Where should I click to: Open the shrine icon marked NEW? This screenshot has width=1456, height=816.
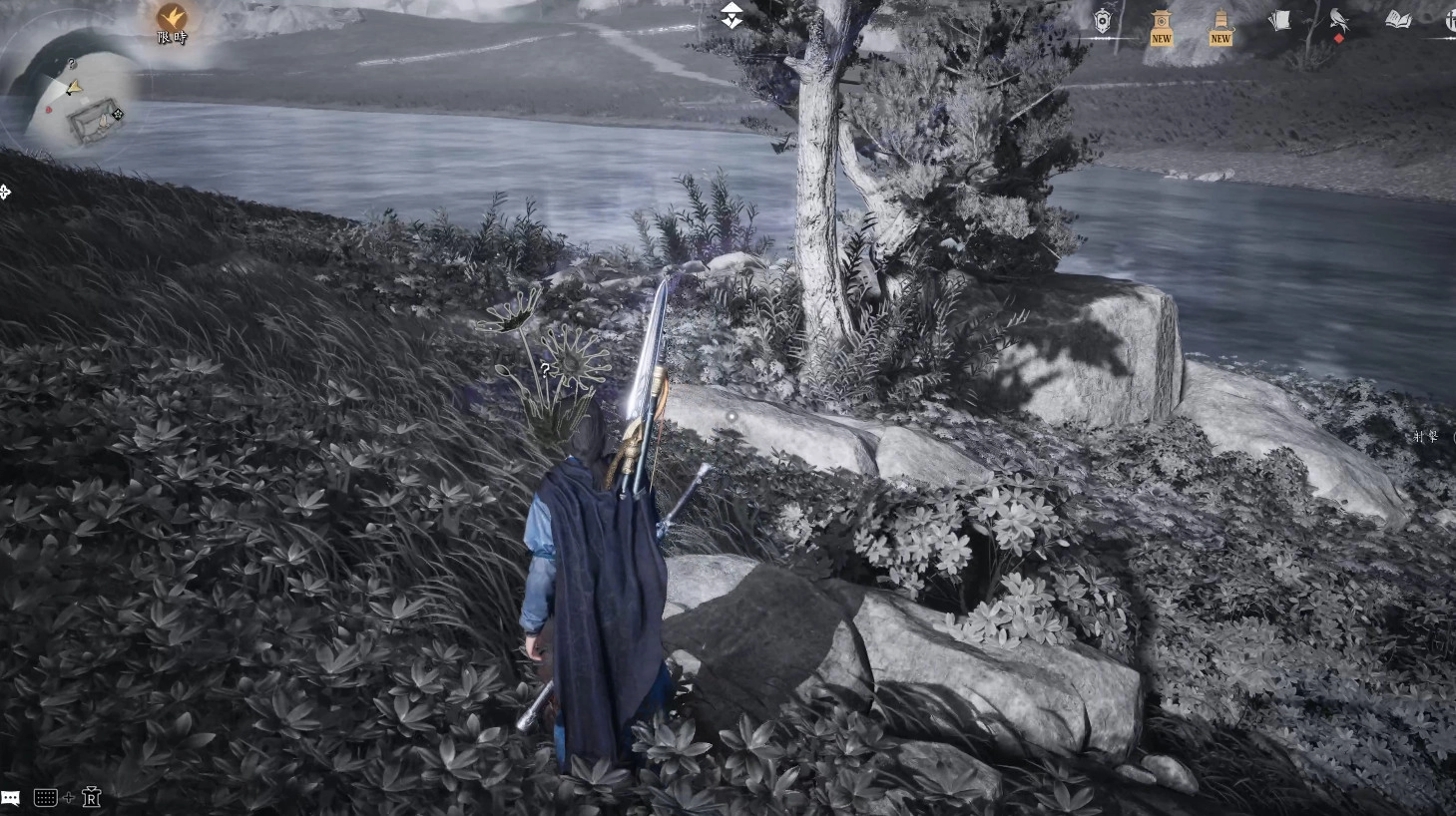(x=1161, y=25)
